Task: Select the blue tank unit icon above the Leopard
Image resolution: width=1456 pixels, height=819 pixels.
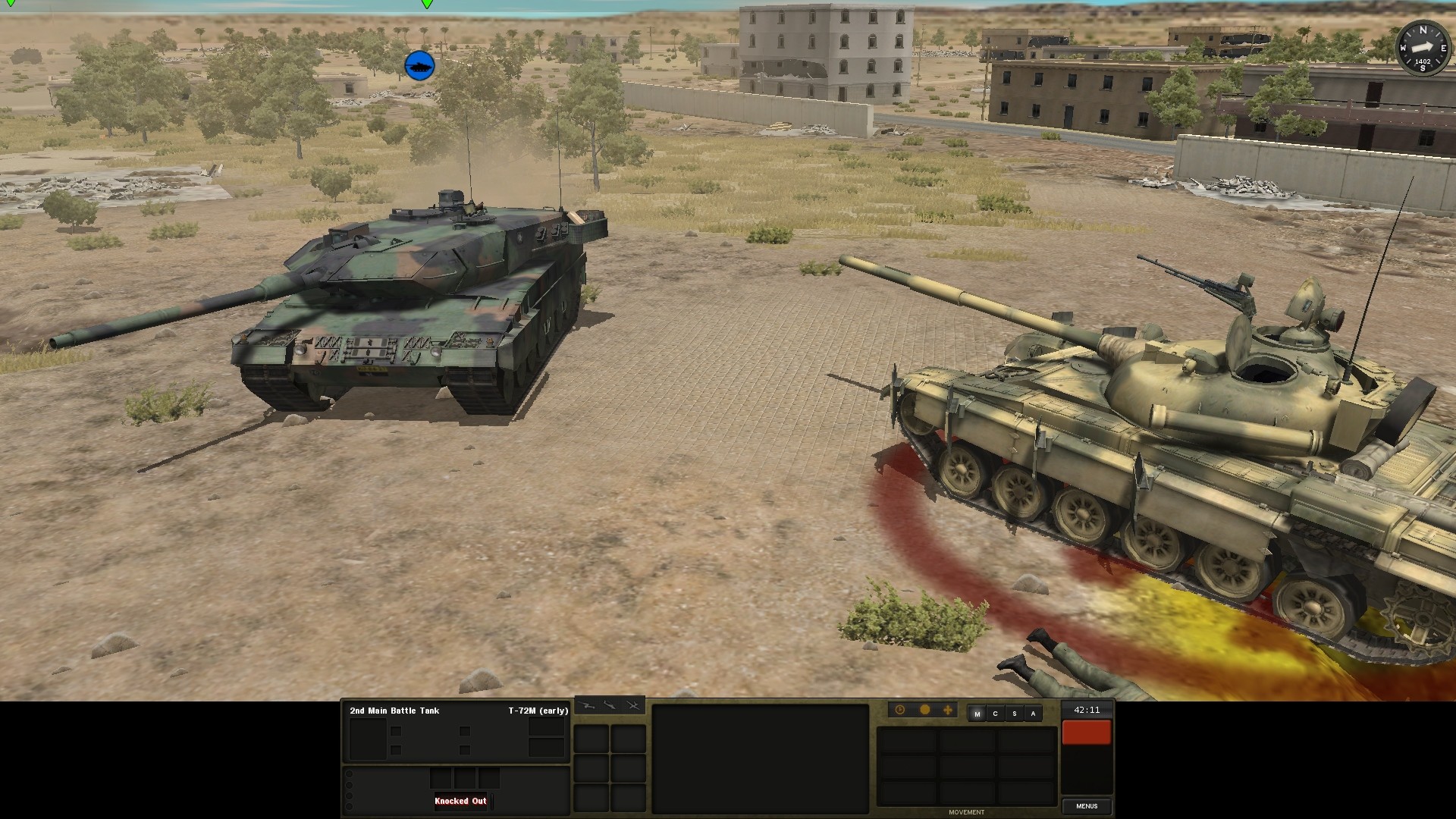Action: [x=421, y=64]
